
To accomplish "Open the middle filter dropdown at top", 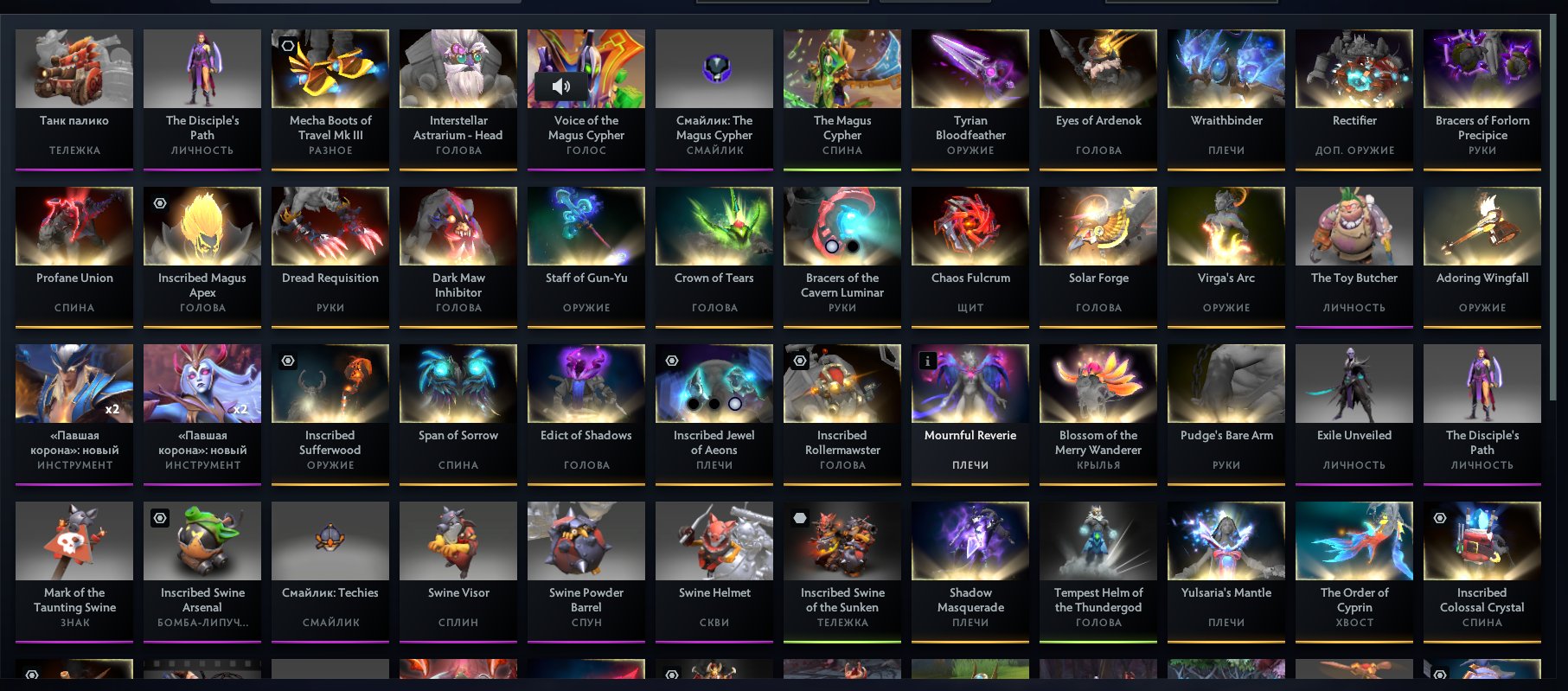I will pos(936,3).
